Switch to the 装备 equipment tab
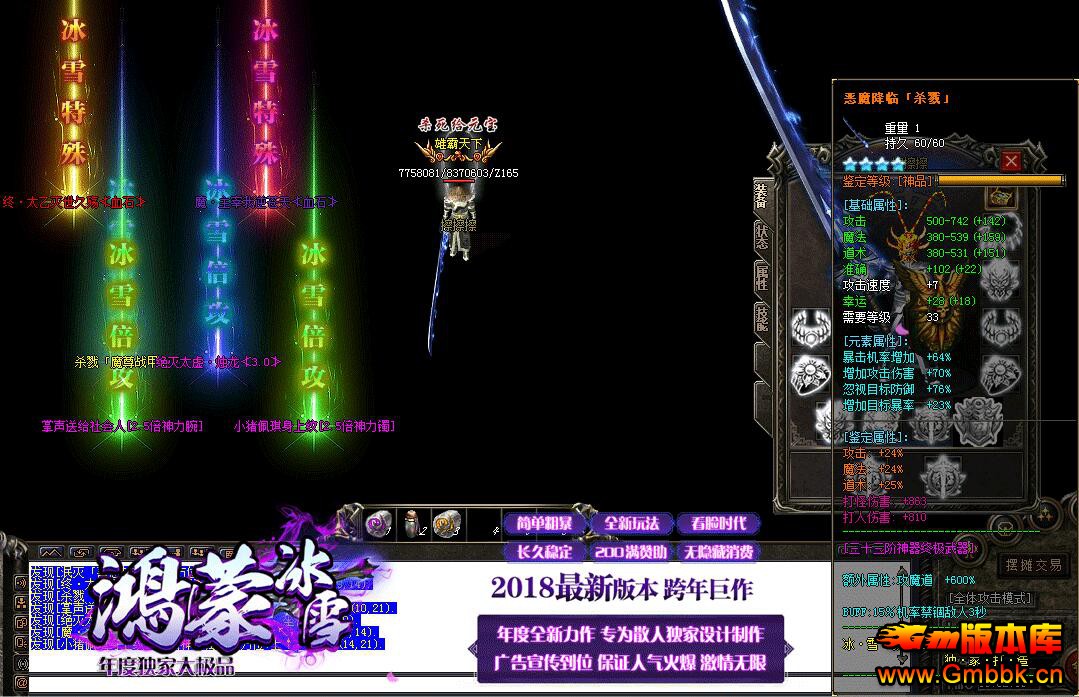This screenshot has width=1079, height=697. pyautogui.click(x=761, y=195)
